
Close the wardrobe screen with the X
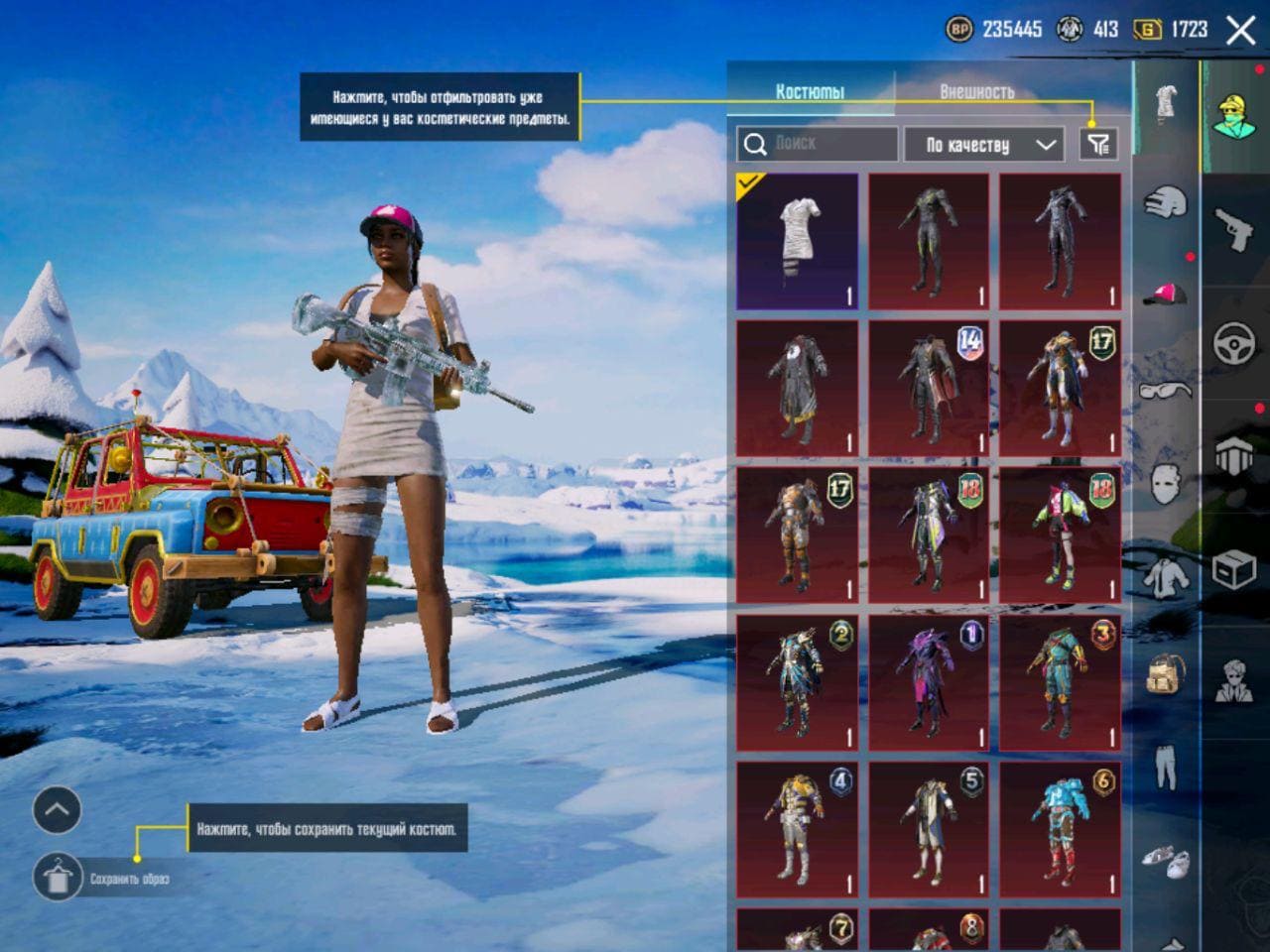(x=1240, y=30)
